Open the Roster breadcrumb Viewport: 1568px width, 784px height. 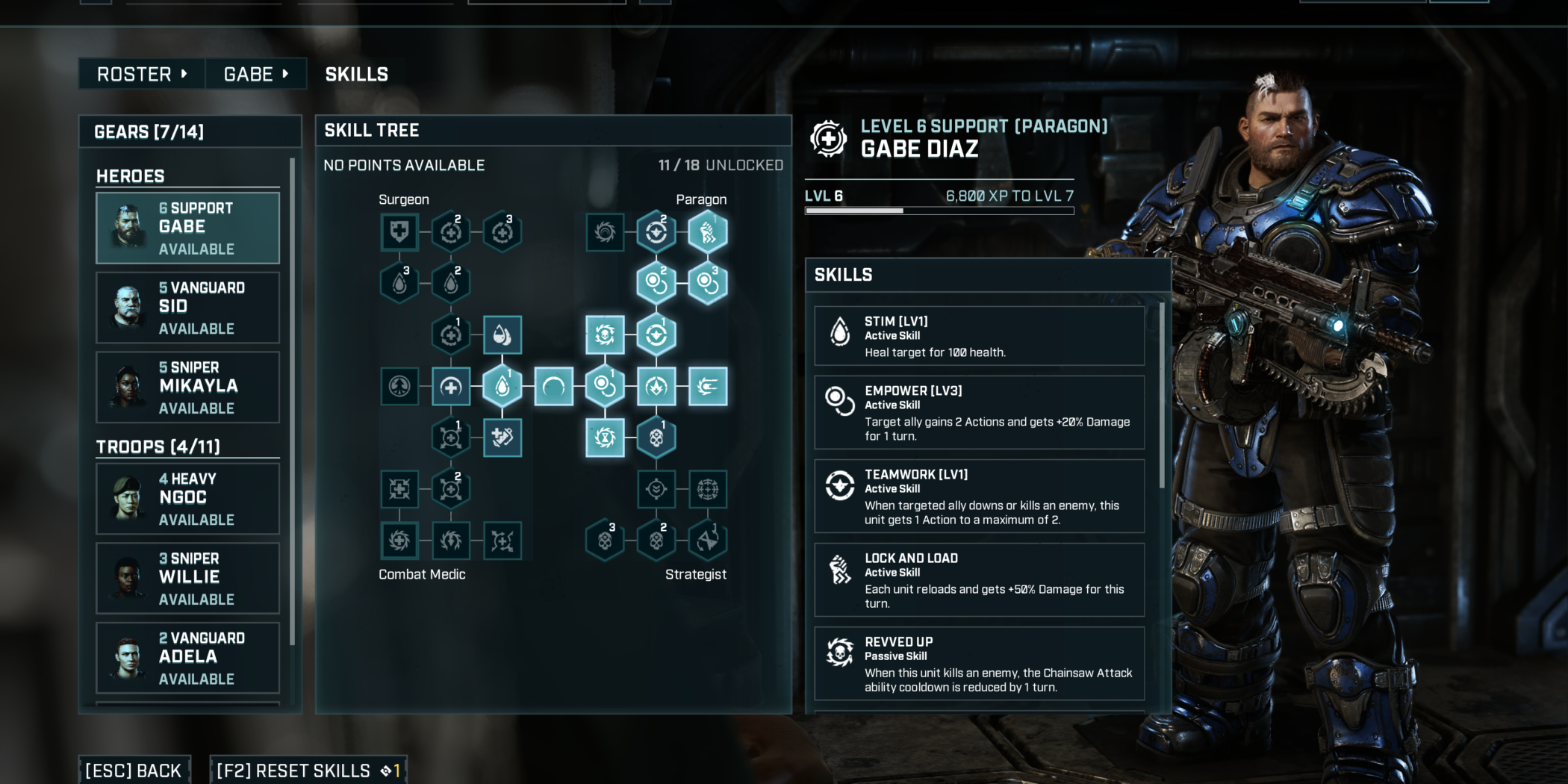pos(141,74)
